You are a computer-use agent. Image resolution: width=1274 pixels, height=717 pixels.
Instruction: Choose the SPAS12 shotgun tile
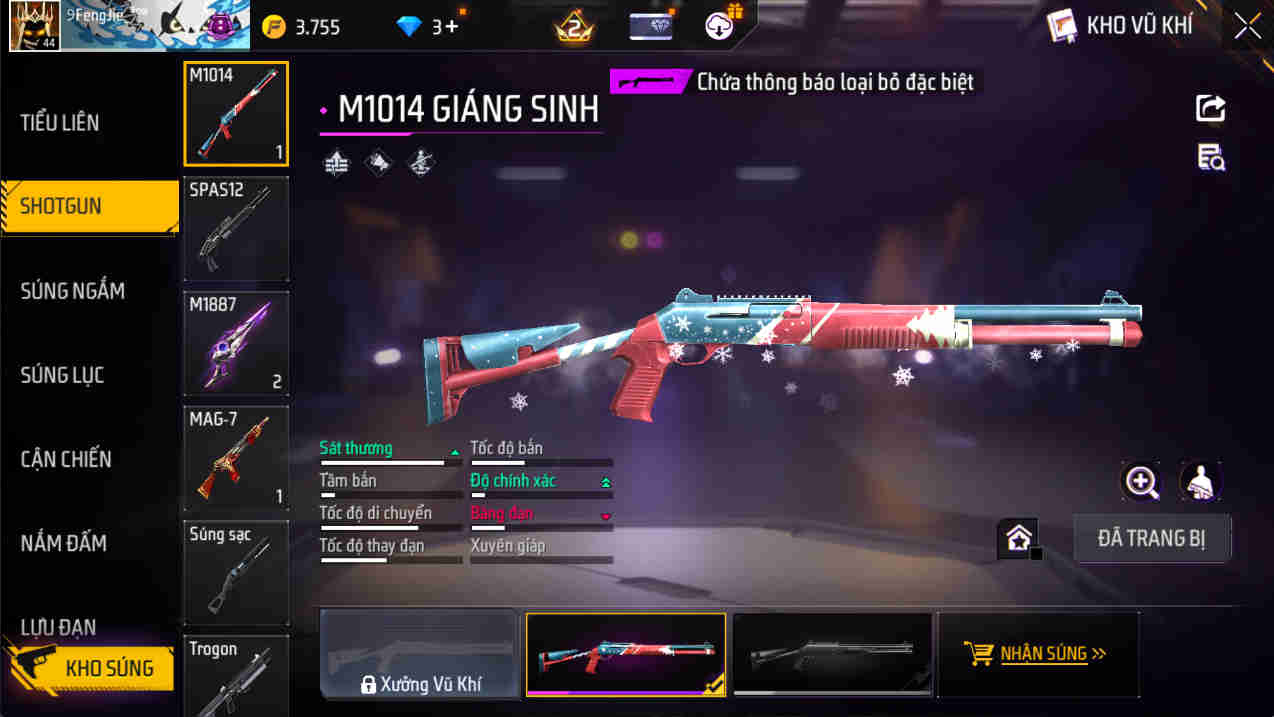[236, 228]
